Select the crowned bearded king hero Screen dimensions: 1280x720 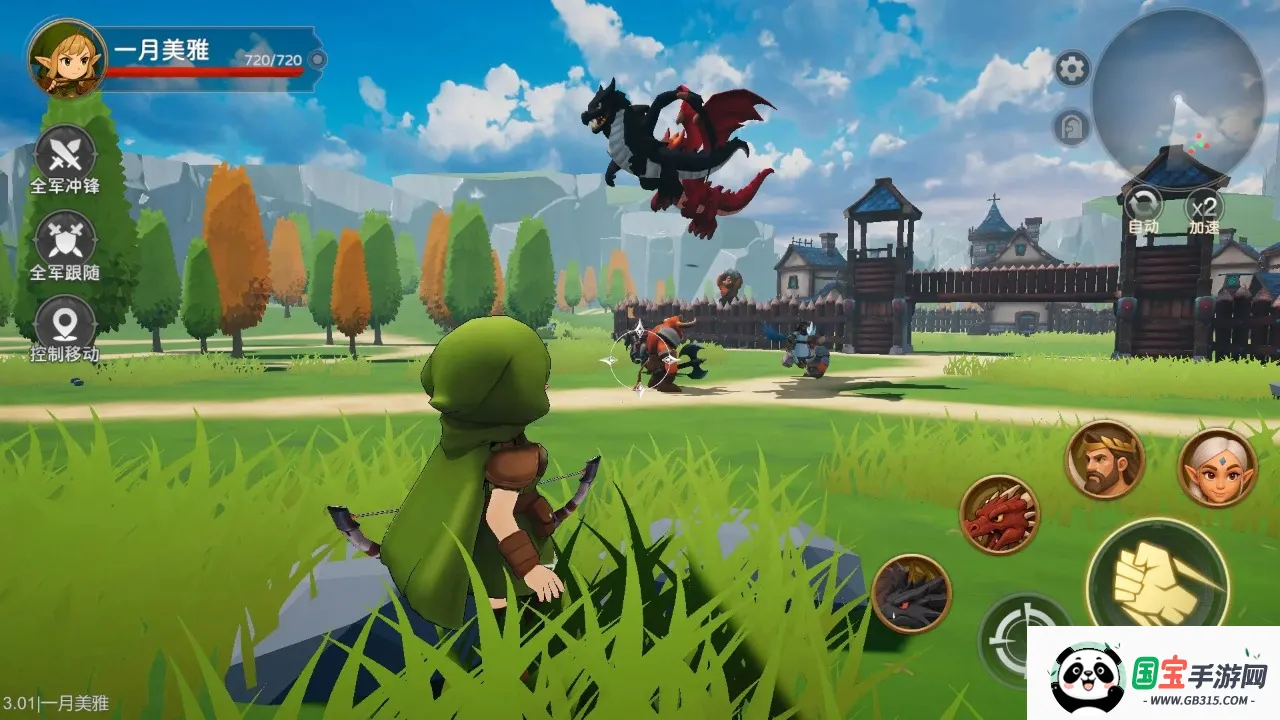click(1104, 459)
